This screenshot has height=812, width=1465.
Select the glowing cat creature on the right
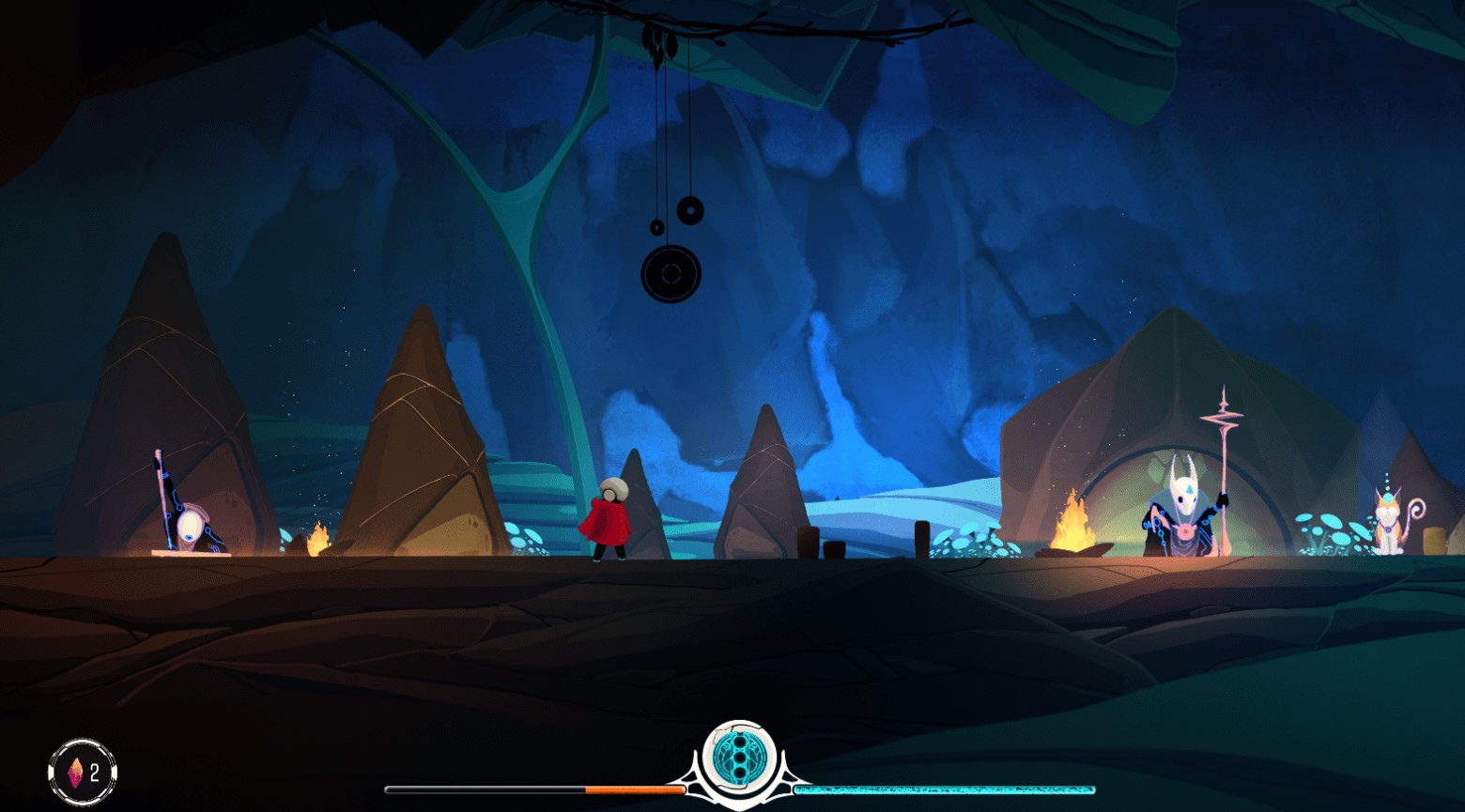(1387, 521)
